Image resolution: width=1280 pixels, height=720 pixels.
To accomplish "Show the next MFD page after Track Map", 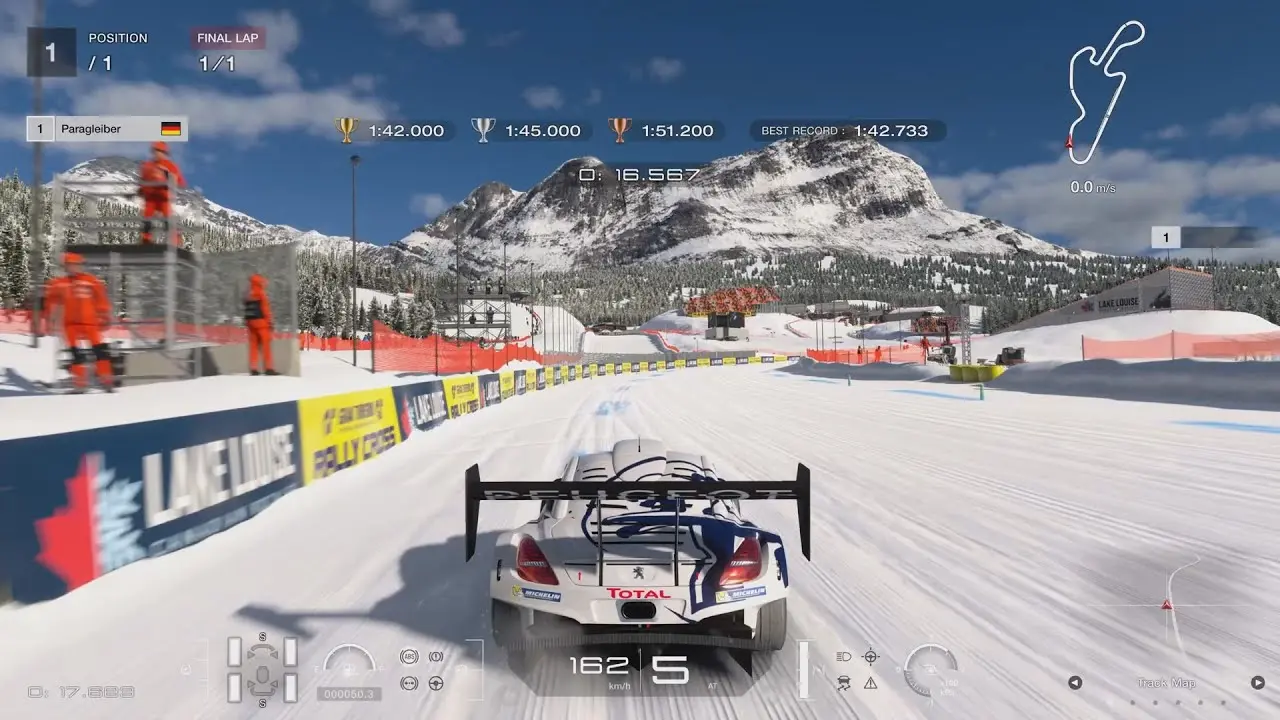I will tap(1257, 683).
